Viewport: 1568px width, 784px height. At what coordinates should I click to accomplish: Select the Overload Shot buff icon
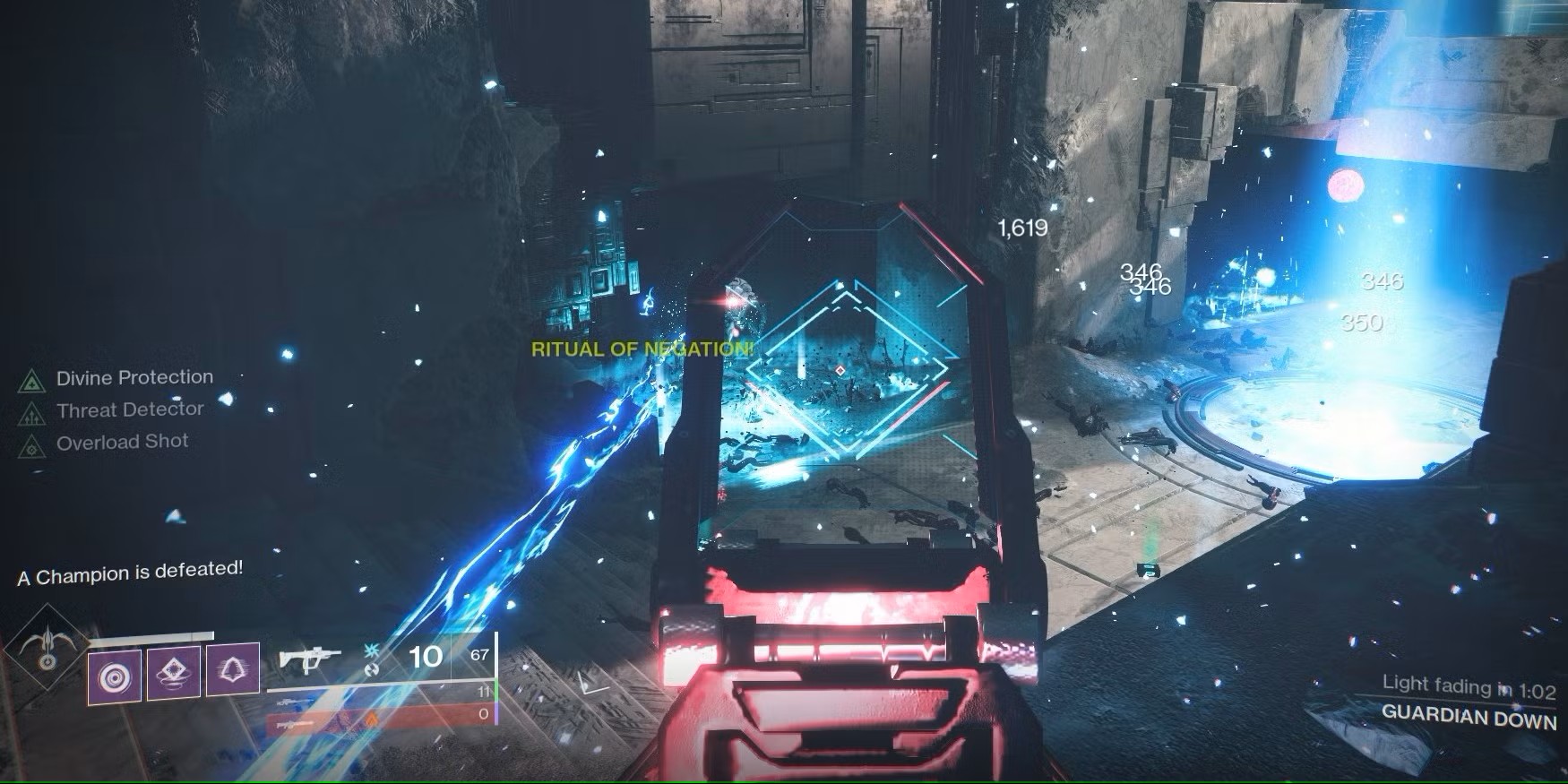(x=32, y=446)
